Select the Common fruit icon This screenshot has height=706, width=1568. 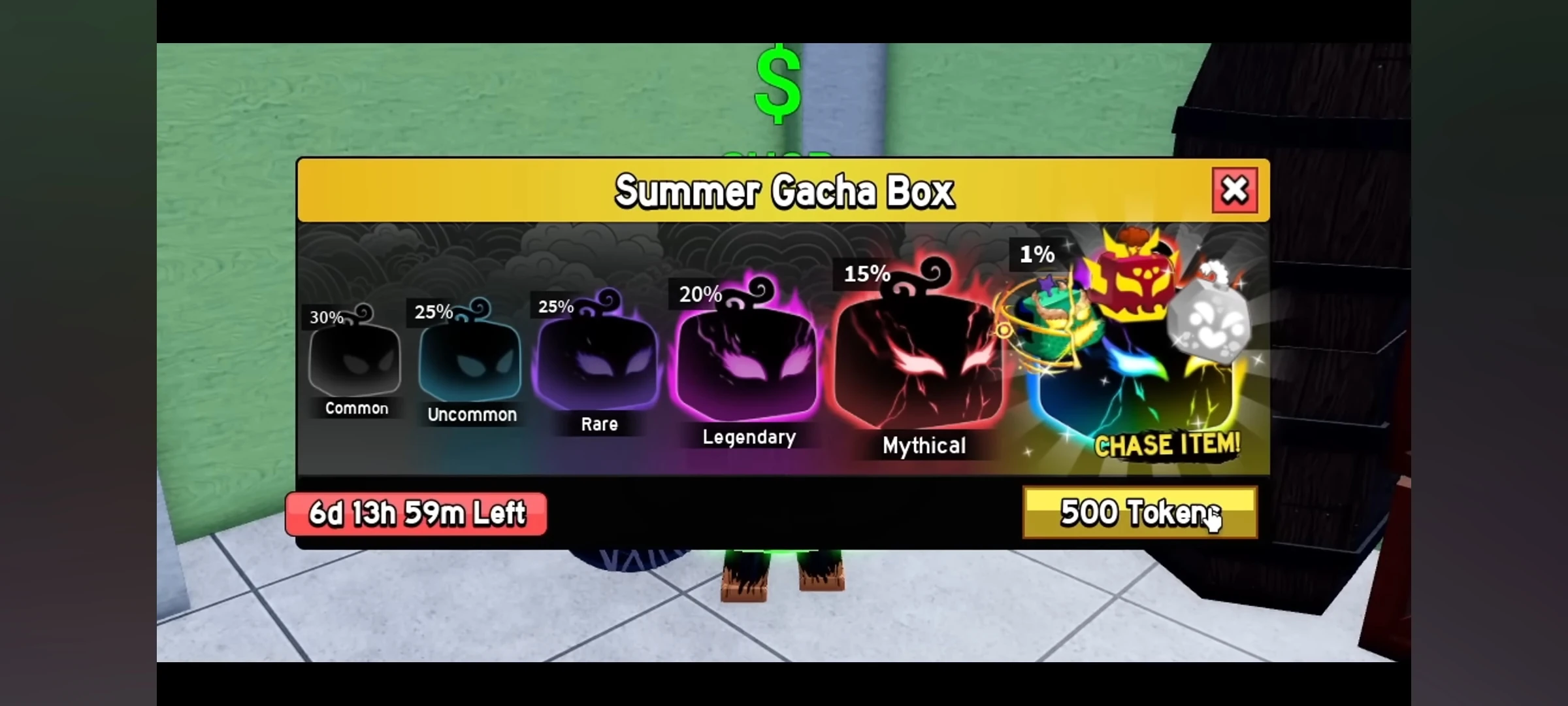coord(355,363)
